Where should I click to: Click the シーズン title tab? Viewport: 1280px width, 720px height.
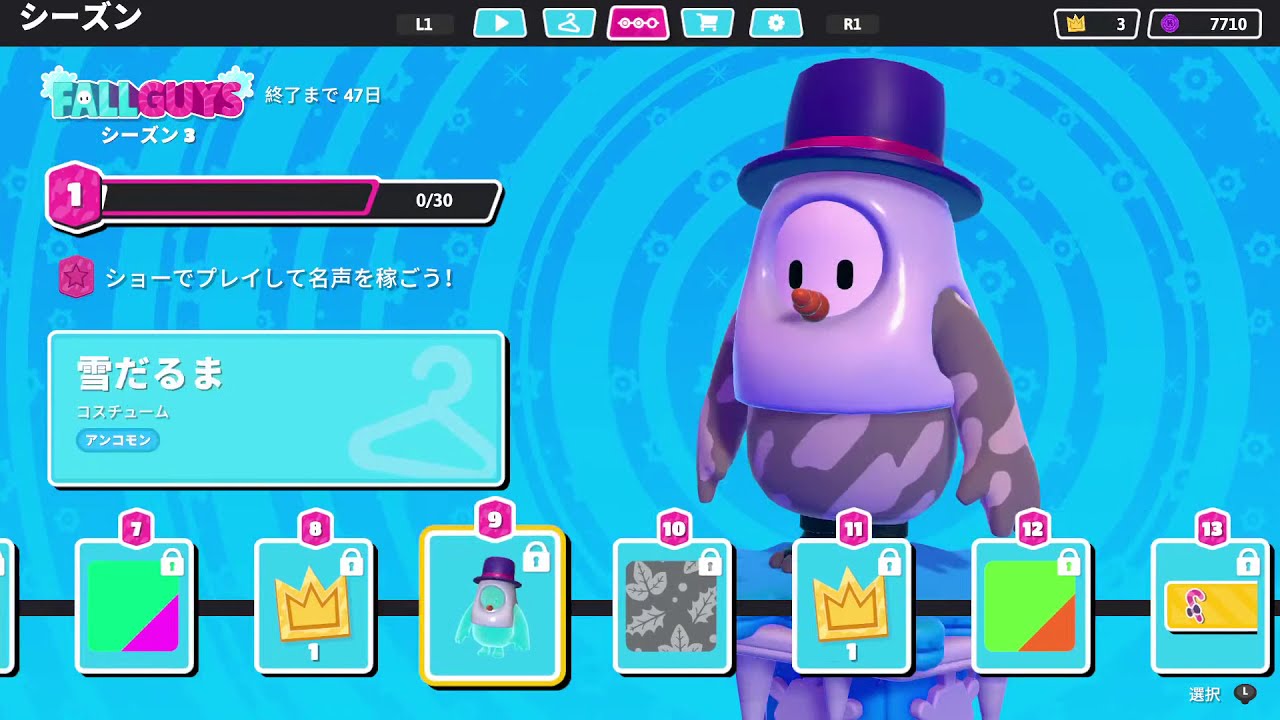80,17
